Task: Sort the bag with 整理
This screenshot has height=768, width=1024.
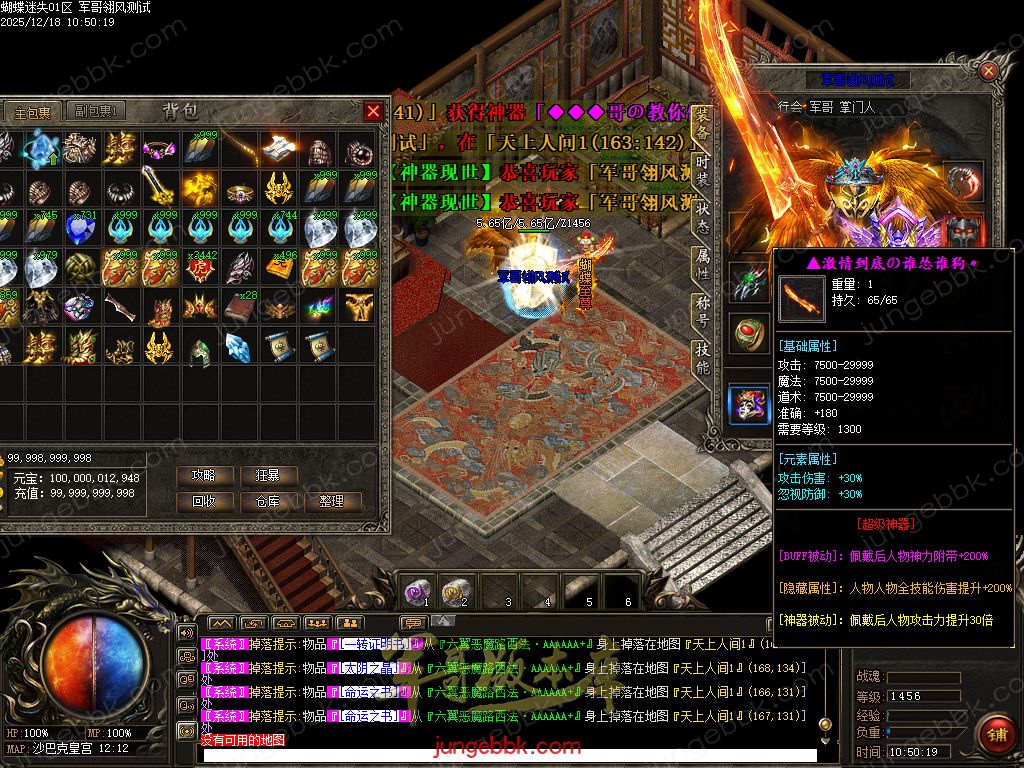Action: click(332, 501)
